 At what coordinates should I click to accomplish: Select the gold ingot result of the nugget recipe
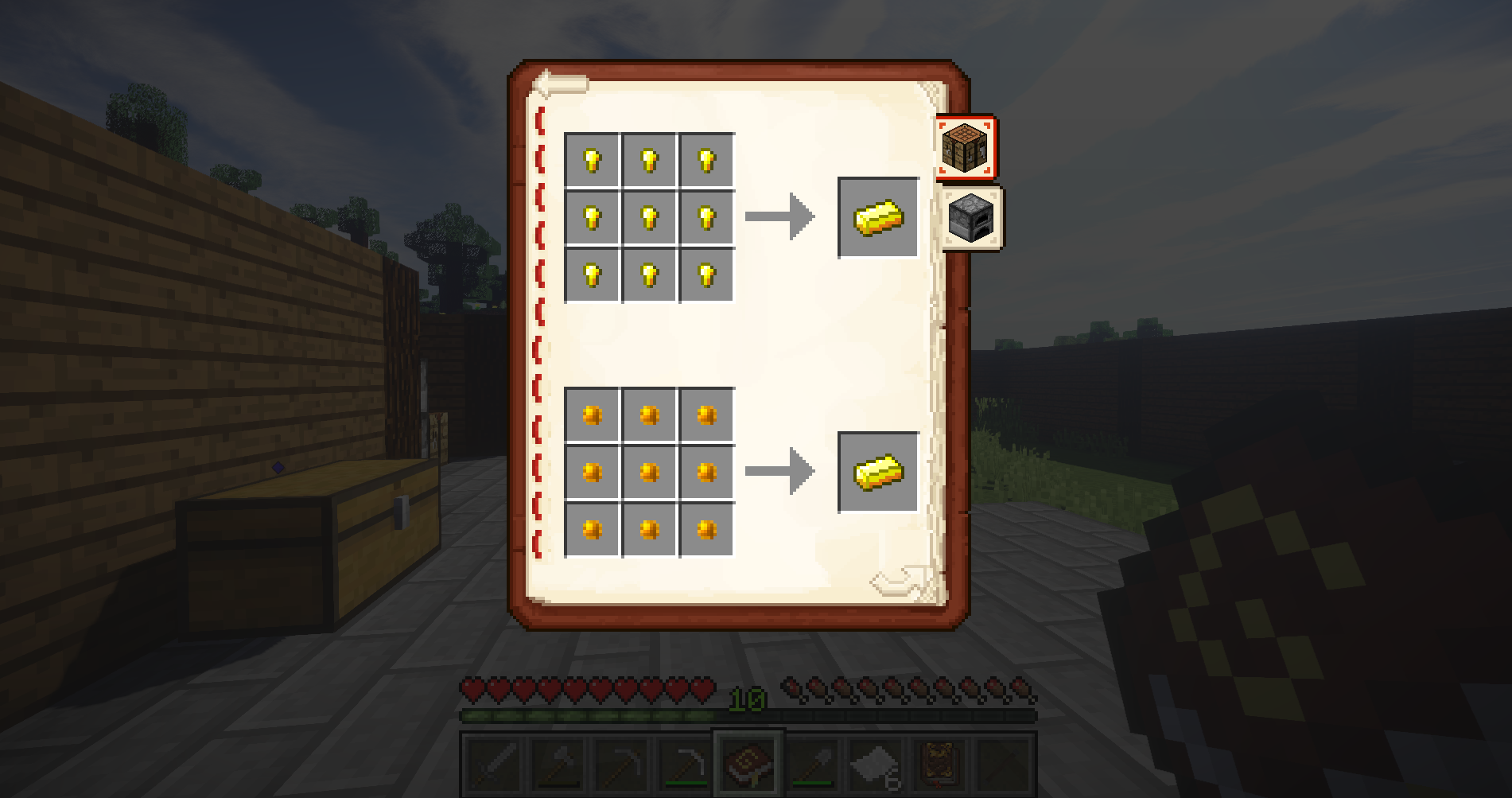877,219
